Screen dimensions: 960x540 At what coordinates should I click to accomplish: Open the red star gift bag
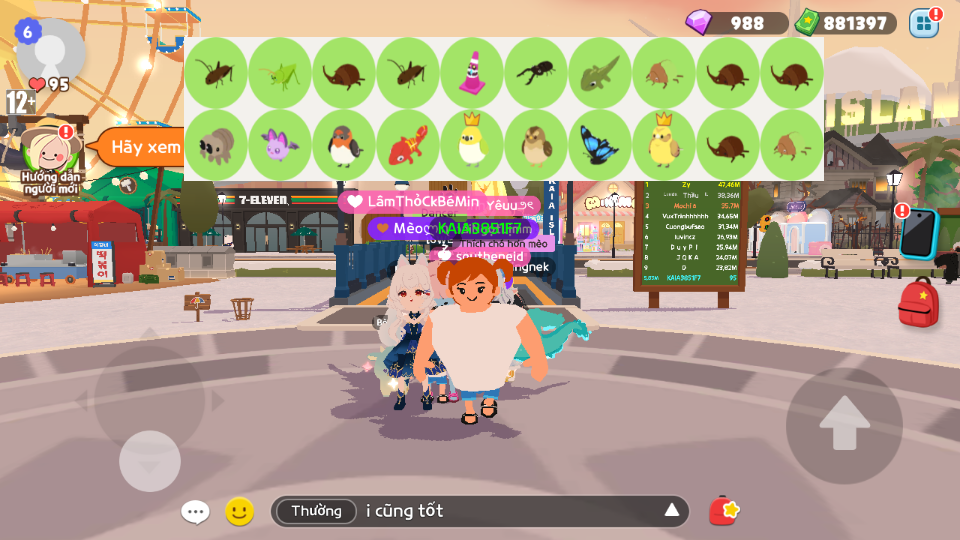click(x=724, y=511)
